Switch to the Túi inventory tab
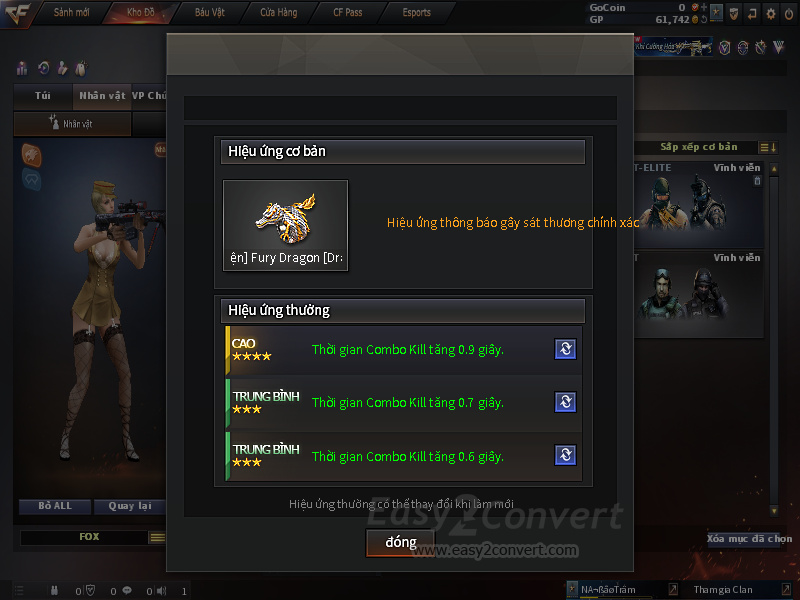Screen dimensions: 800x600 coord(43,96)
